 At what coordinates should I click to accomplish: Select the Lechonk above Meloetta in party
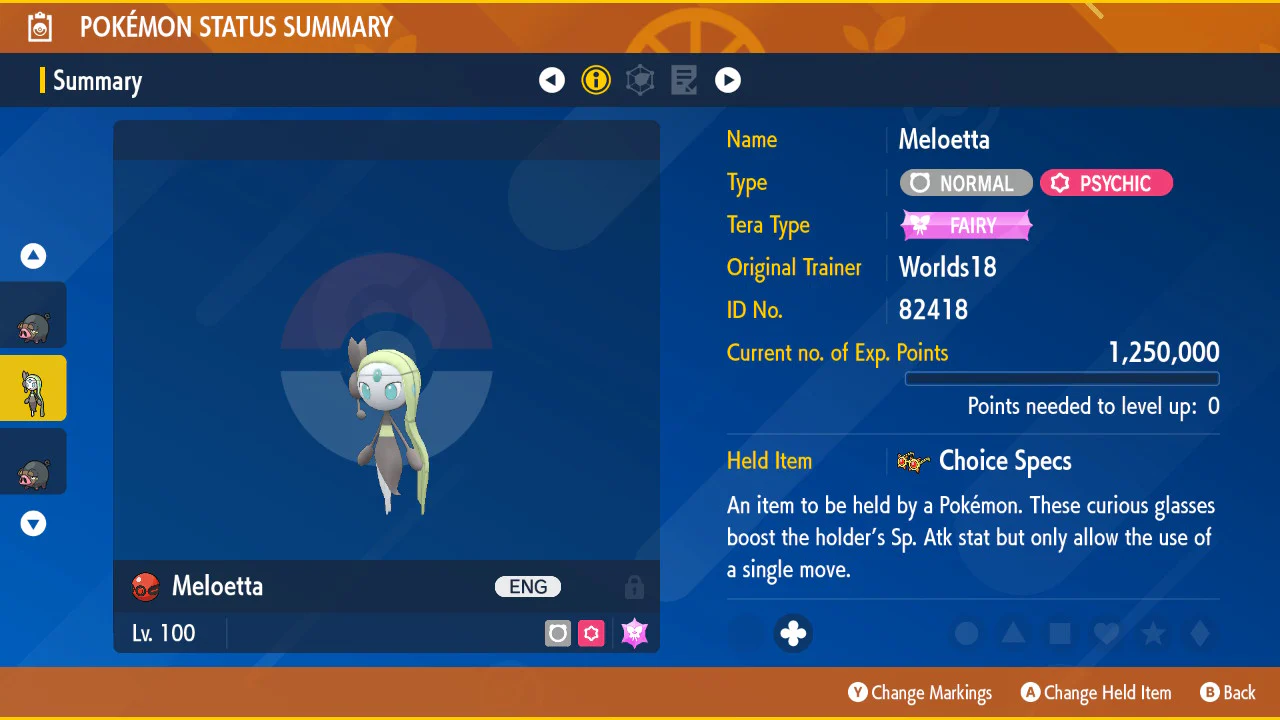pos(33,315)
